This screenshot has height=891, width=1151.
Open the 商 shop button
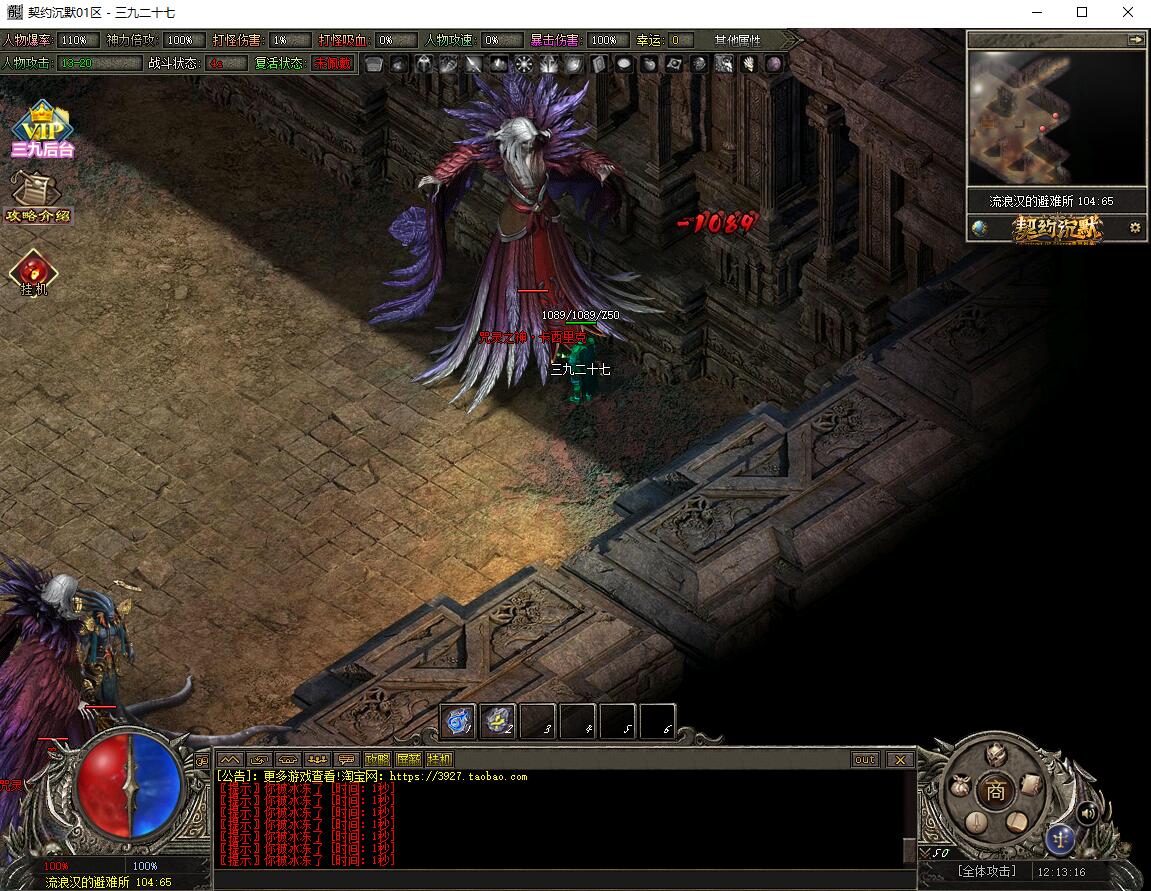[995, 791]
